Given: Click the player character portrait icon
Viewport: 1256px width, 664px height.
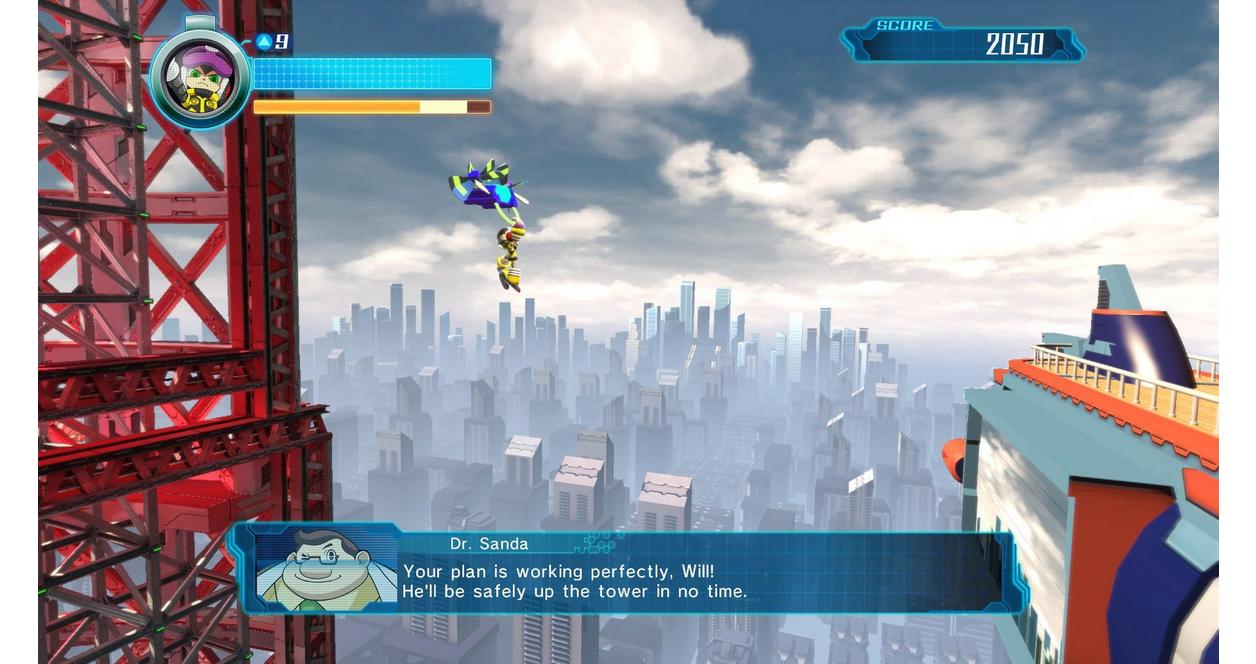Looking at the screenshot, I should coord(199,79).
